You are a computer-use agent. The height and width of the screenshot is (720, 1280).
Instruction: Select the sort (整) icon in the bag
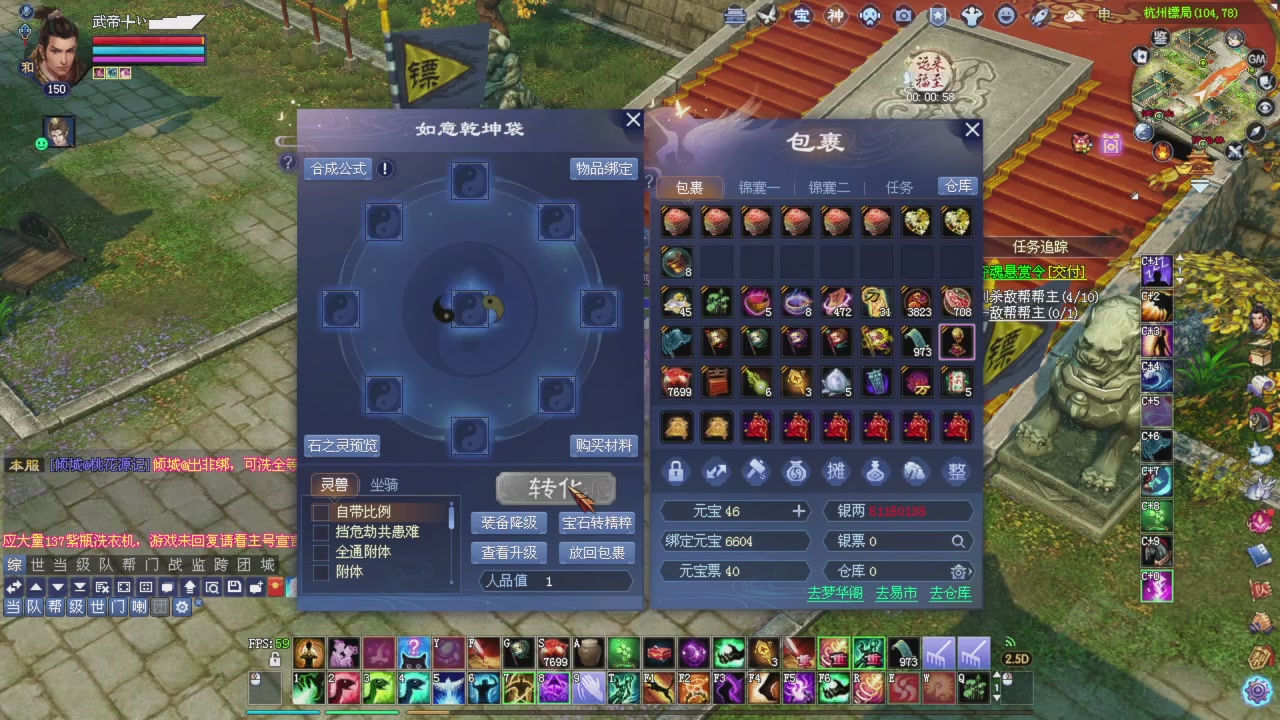[955, 472]
